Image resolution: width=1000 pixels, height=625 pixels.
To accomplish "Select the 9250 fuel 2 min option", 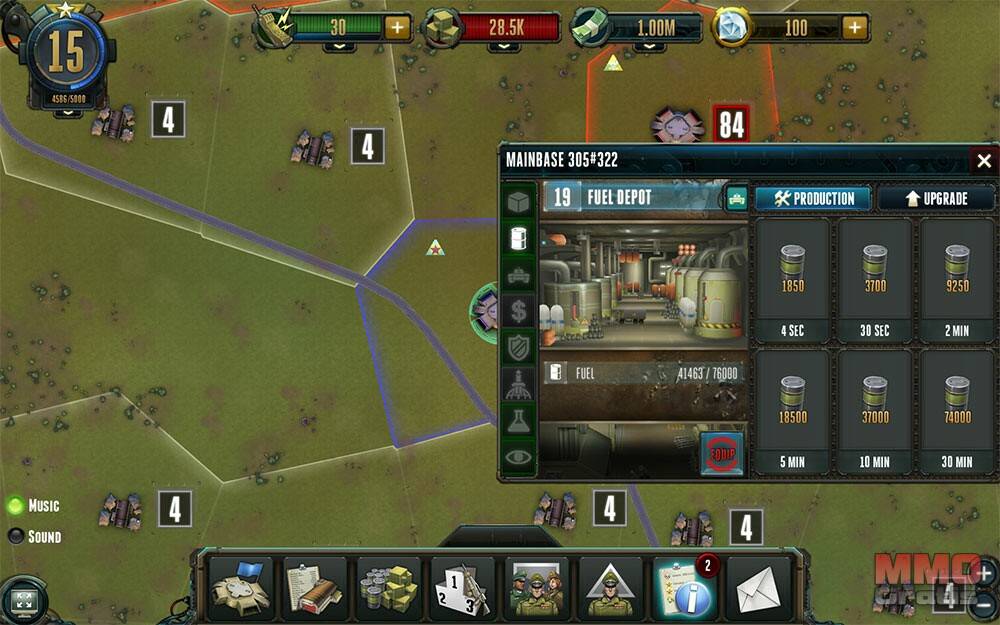I will click(957, 281).
